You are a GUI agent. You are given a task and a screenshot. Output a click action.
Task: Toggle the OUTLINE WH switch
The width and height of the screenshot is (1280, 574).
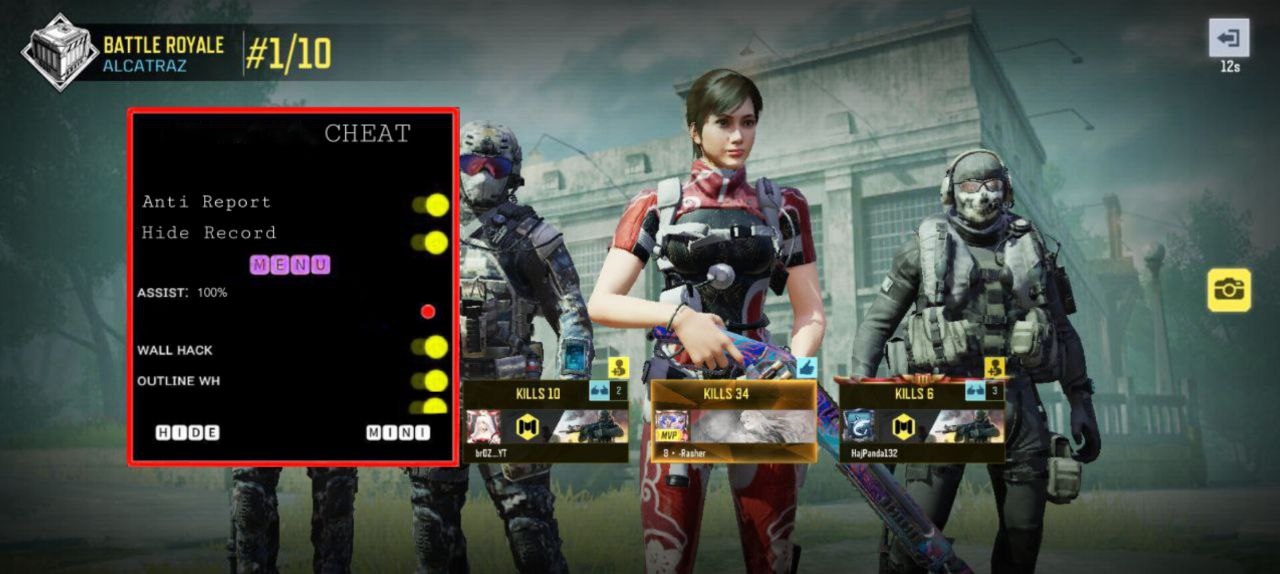pos(432,380)
